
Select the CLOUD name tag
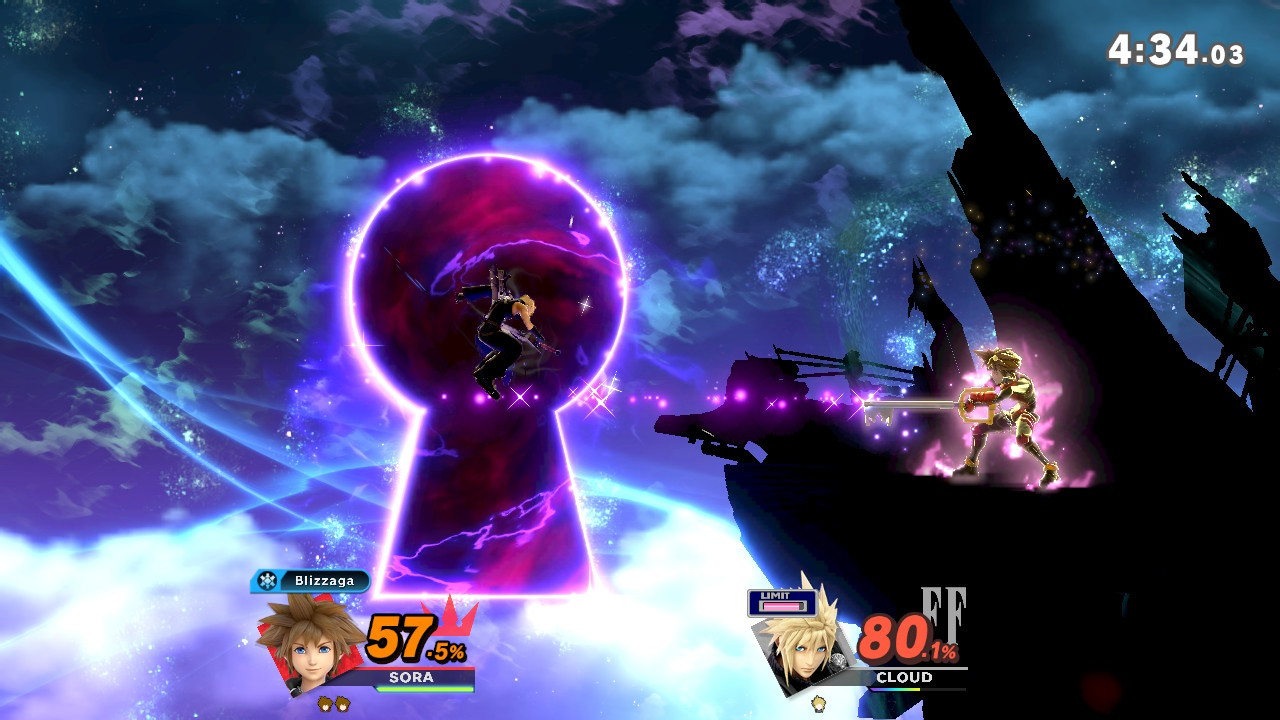click(x=903, y=677)
